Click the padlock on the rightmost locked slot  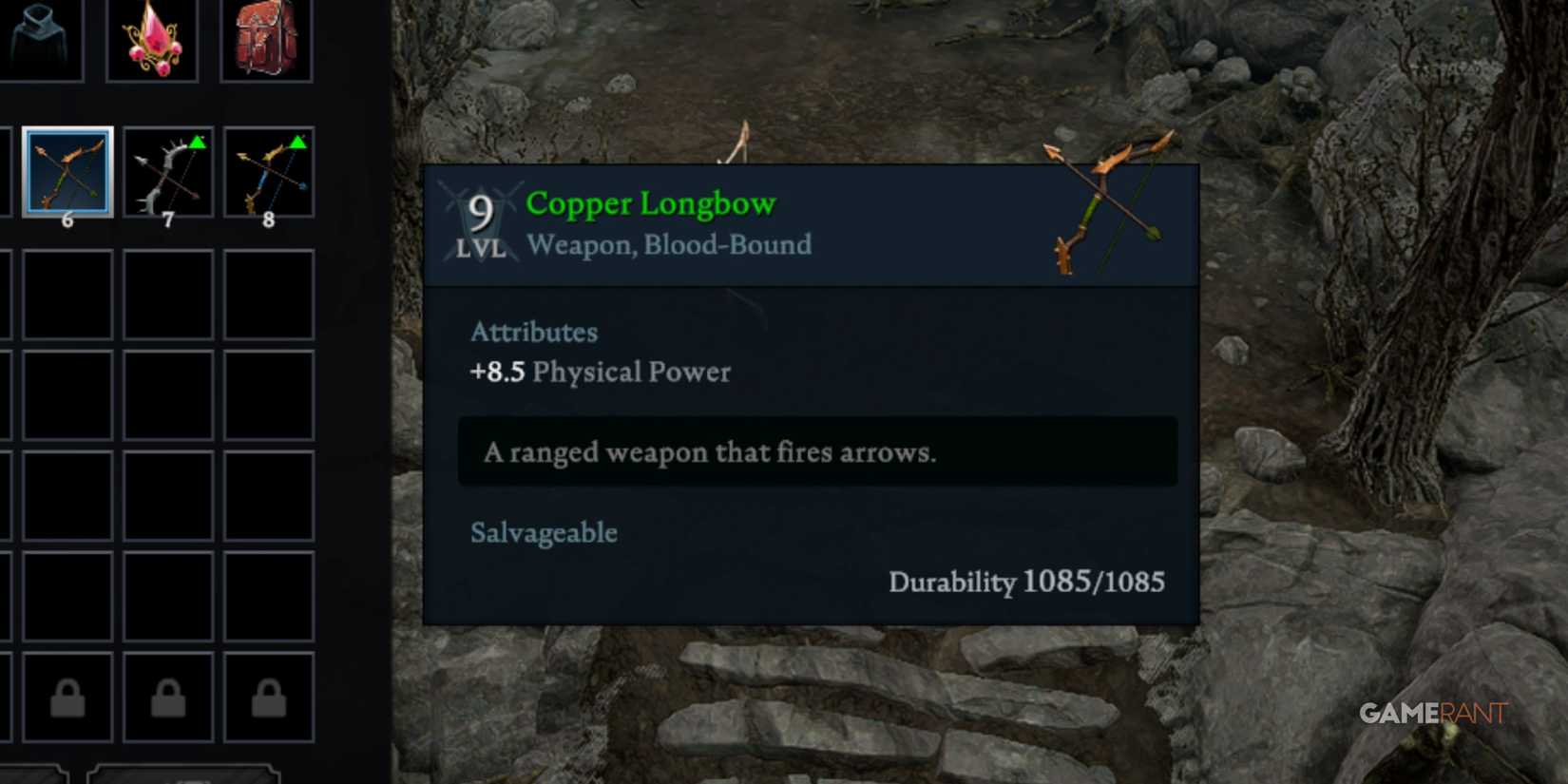click(x=268, y=700)
